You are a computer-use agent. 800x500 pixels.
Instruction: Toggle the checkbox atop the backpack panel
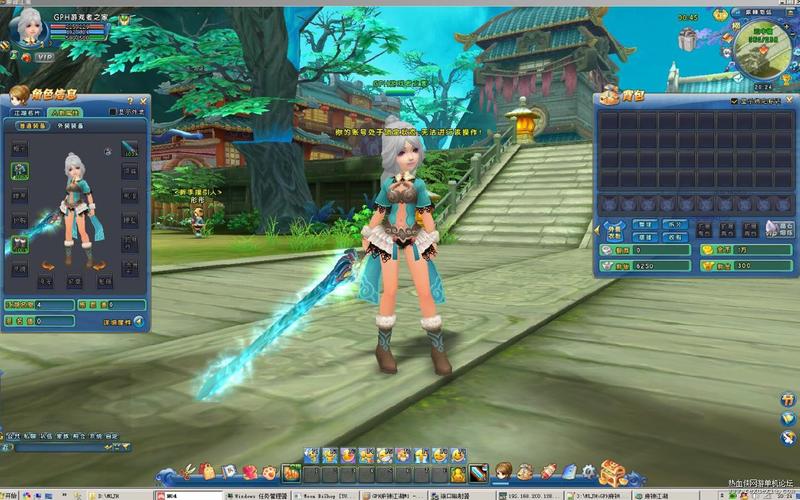click(x=734, y=102)
